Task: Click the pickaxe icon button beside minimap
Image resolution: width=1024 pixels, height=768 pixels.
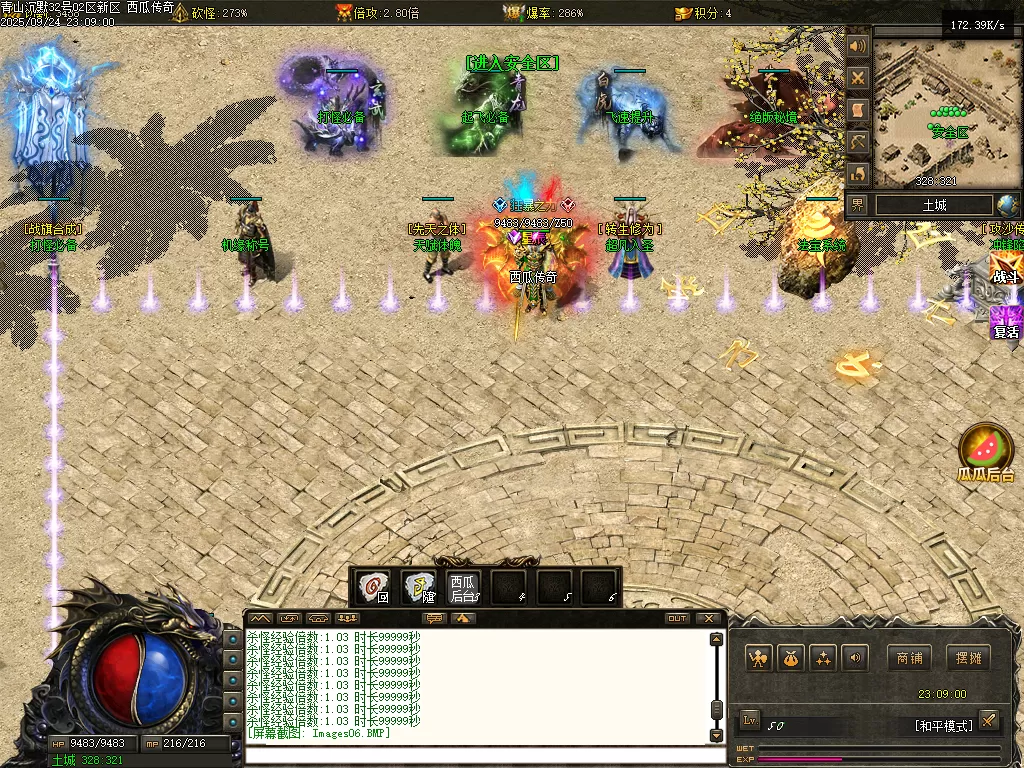Action: click(x=858, y=142)
